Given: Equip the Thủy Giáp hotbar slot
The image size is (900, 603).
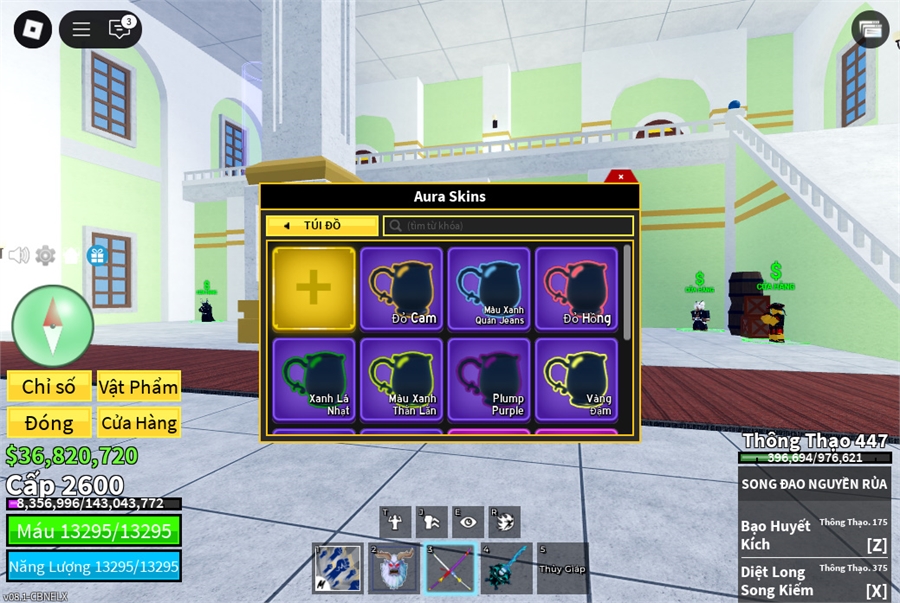Looking at the screenshot, I should click(x=562, y=569).
